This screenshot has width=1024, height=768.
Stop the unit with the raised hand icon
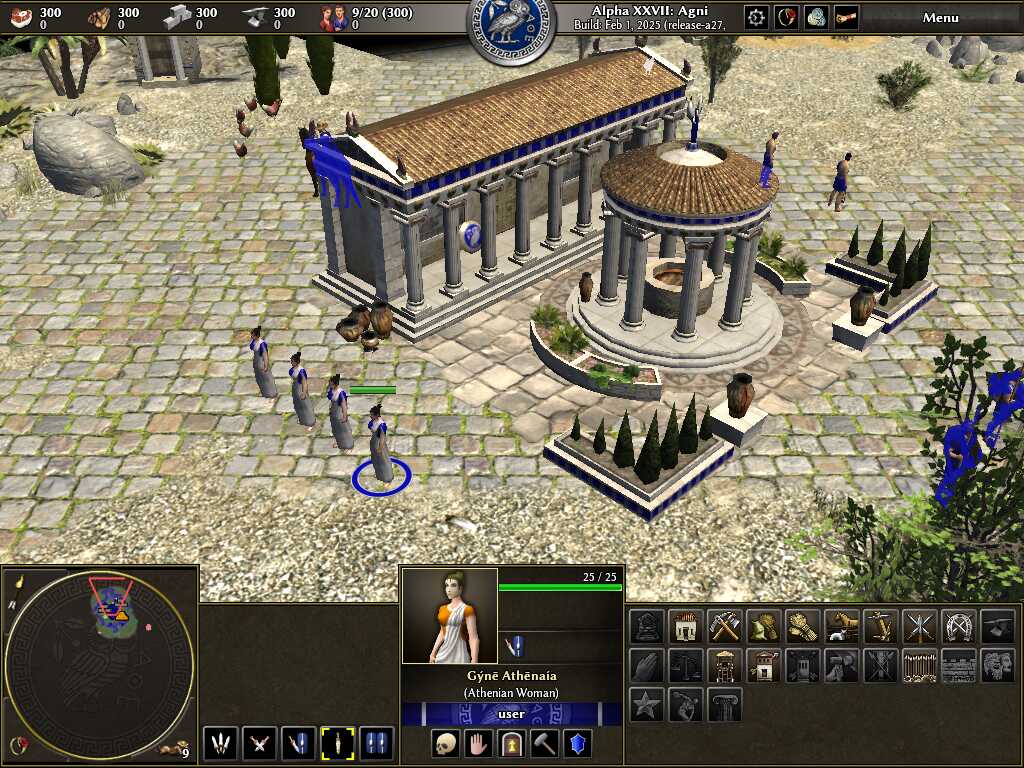(479, 743)
